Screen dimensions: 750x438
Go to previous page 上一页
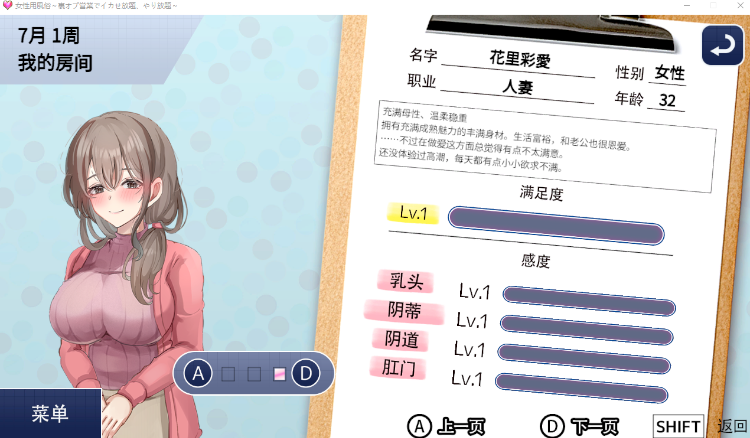[x=447, y=426]
